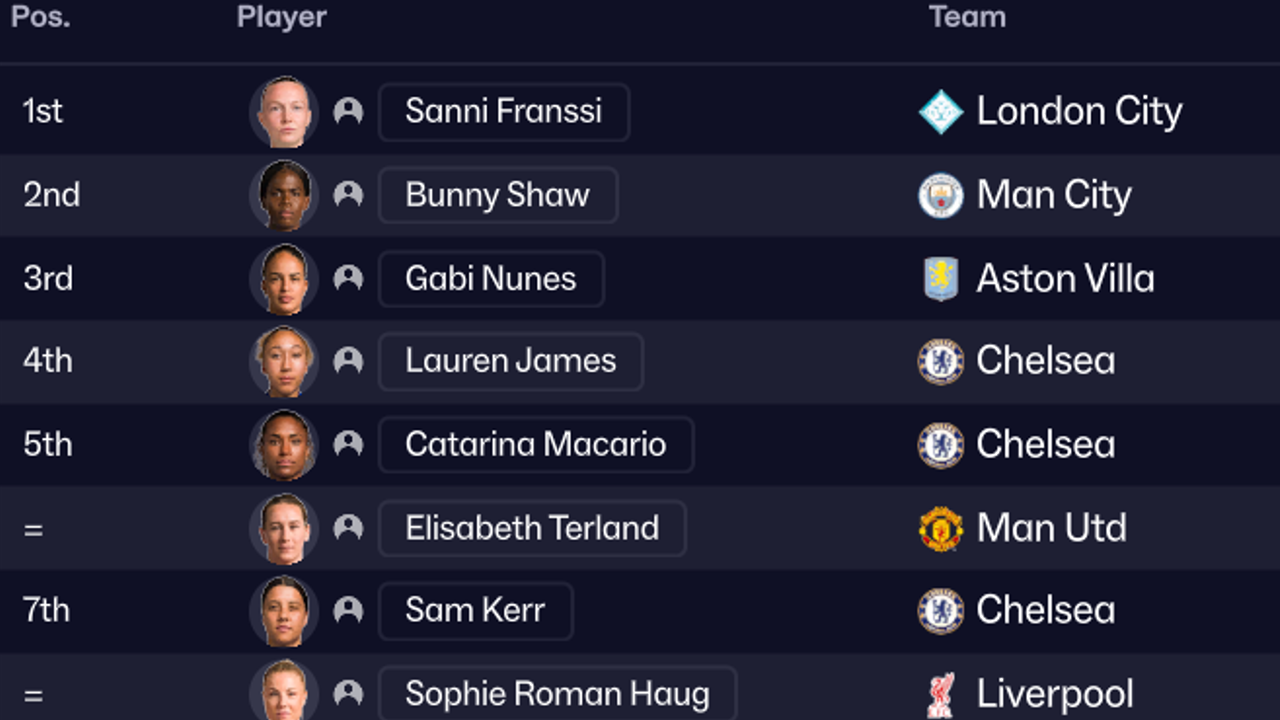This screenshot has width=1280, height=720.
Task: Select the Gabi Nunes name pill
Action: [490, 279]
